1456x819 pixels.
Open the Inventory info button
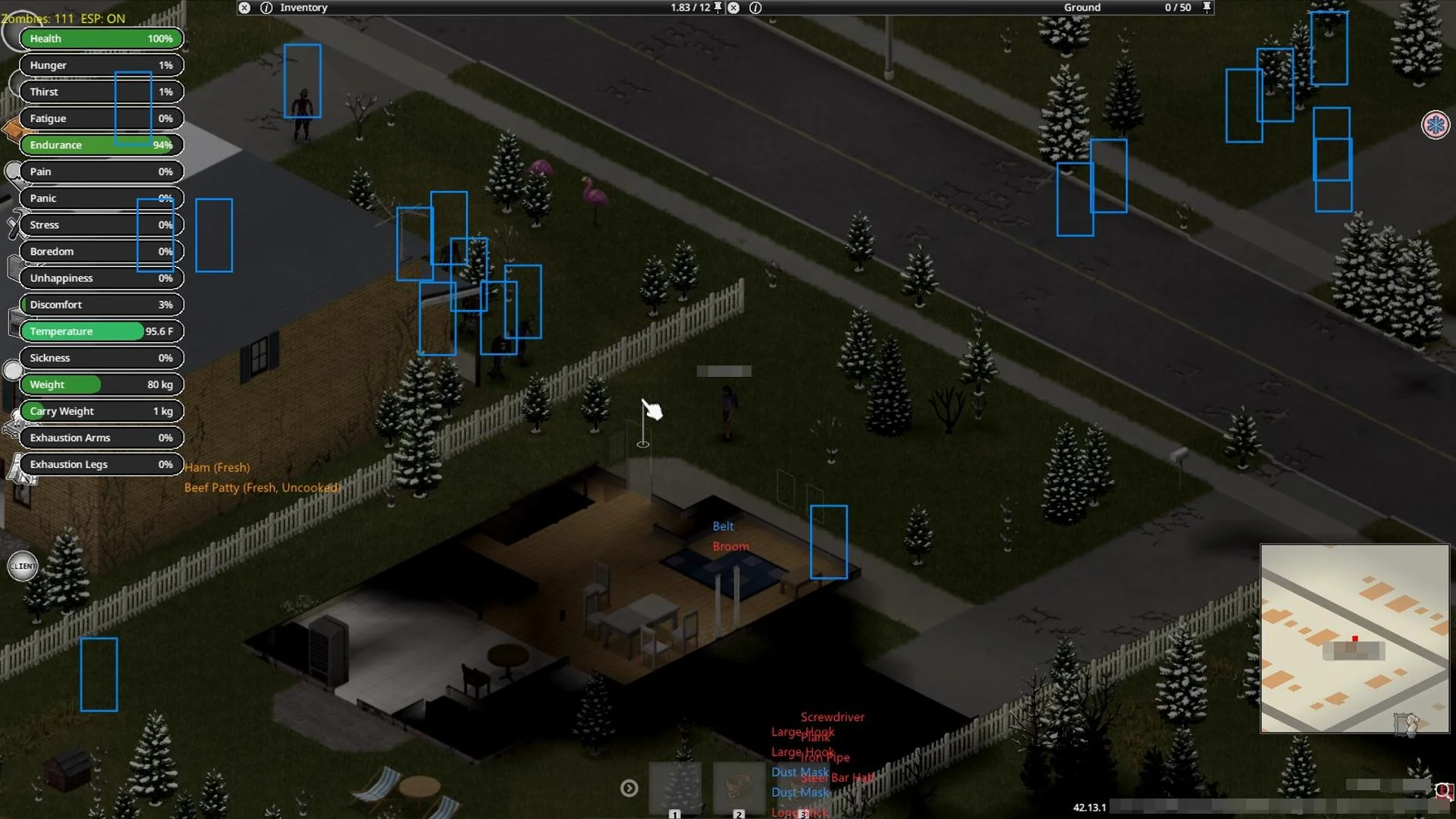tap(266, 8)
